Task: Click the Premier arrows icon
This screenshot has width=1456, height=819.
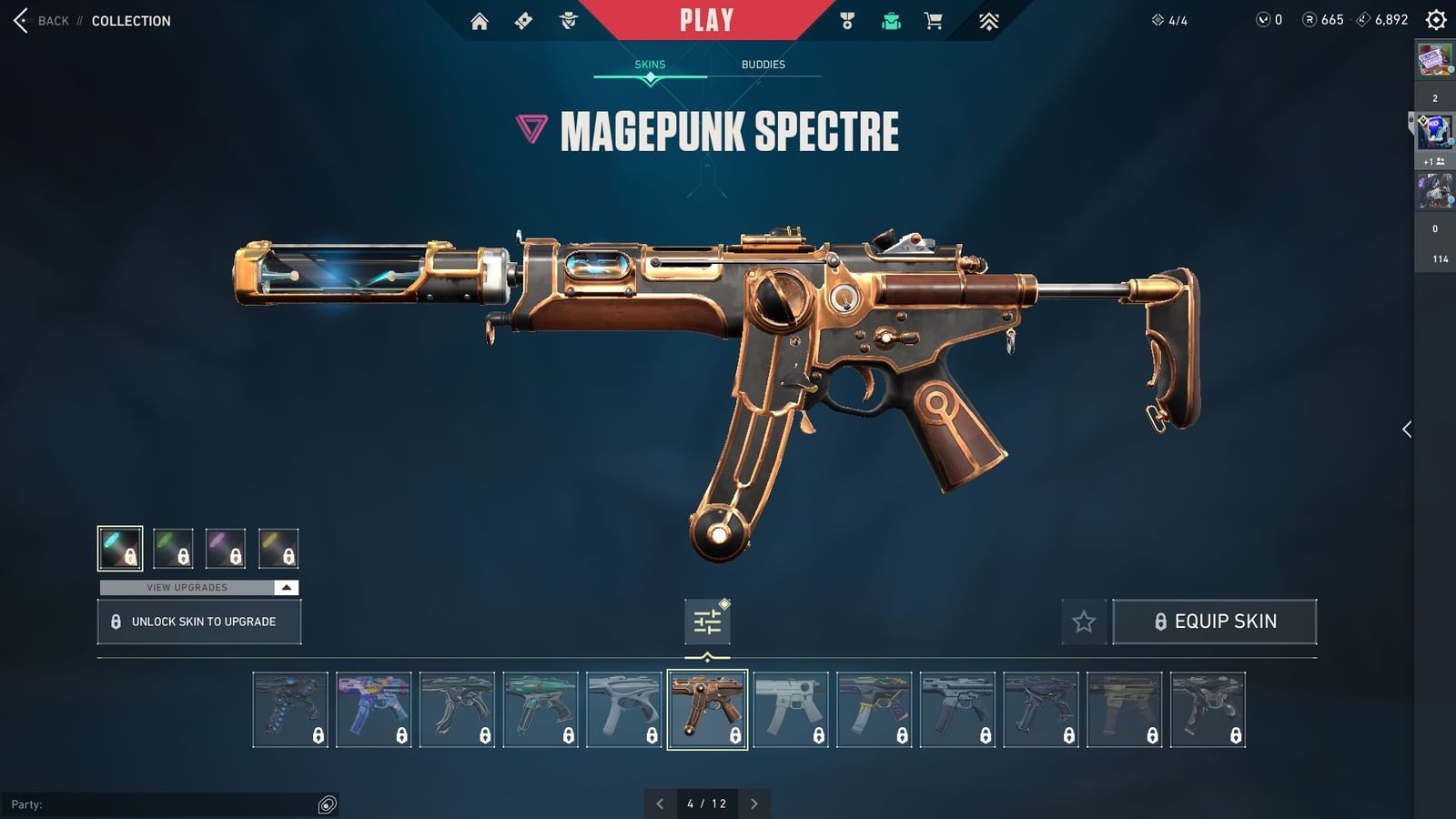Action: (x=988, y=20)
